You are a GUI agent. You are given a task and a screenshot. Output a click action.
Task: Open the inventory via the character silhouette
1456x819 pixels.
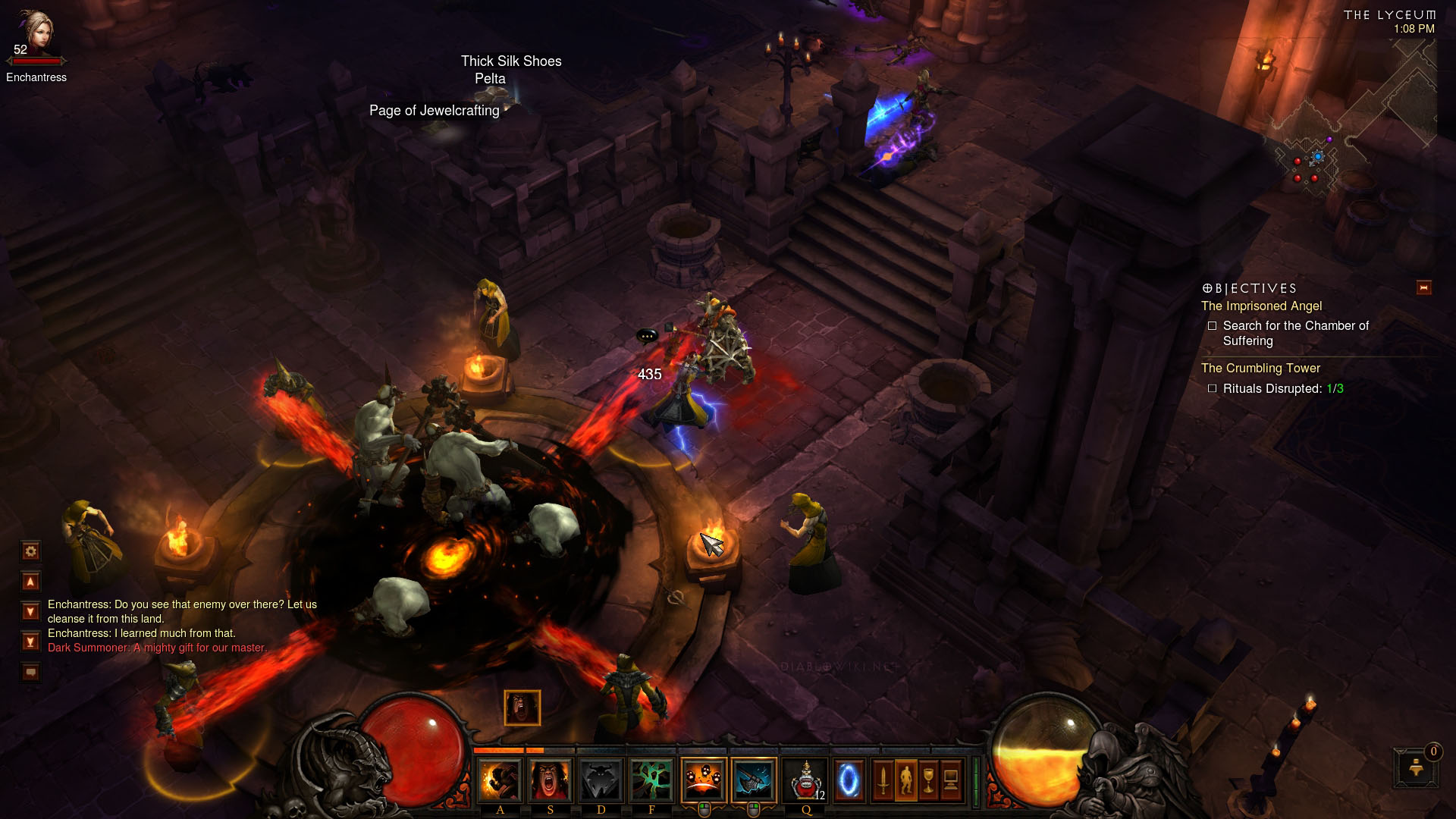pos(905,780)
